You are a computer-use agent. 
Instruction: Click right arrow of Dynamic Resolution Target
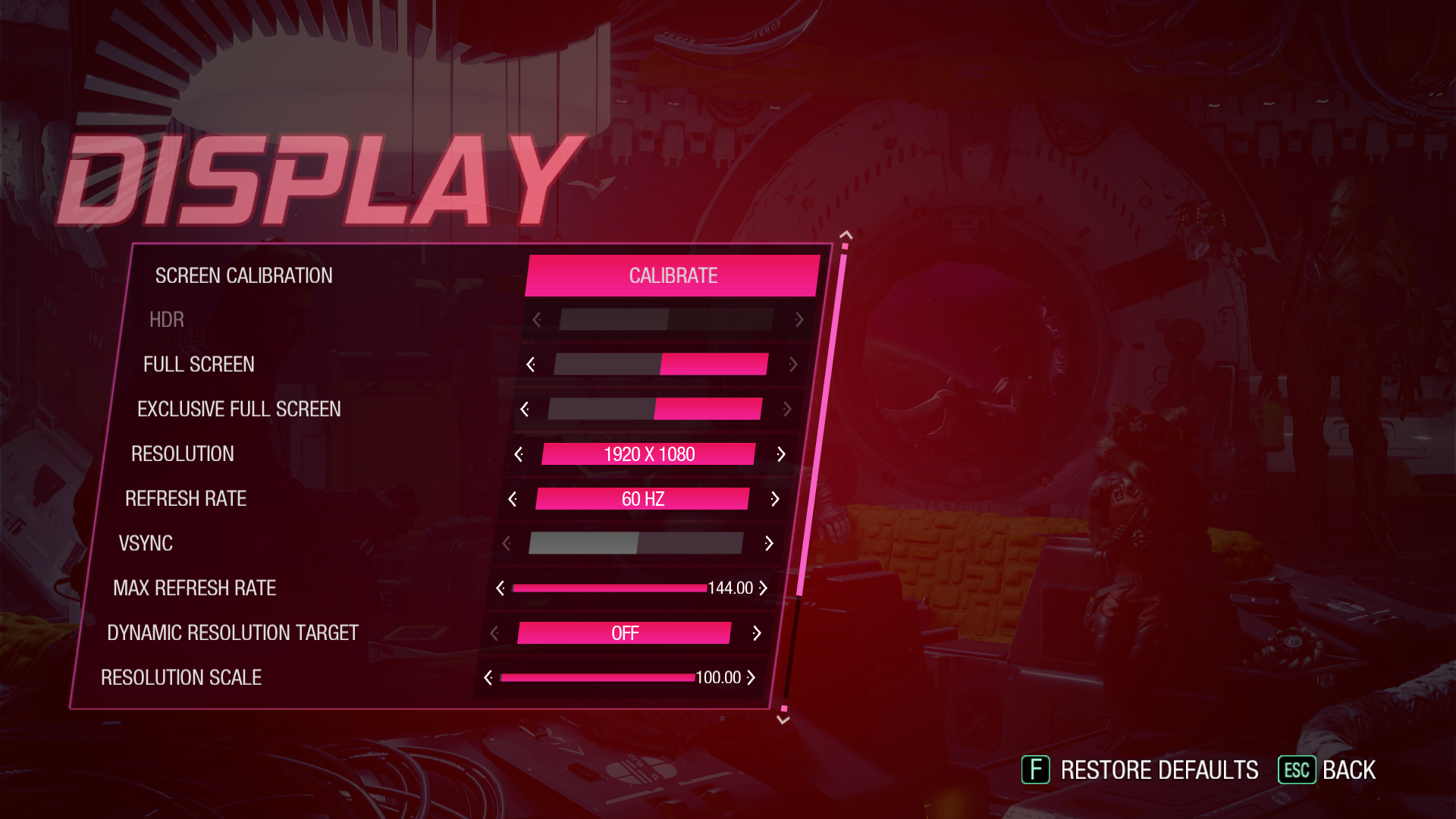coord(757,633)
